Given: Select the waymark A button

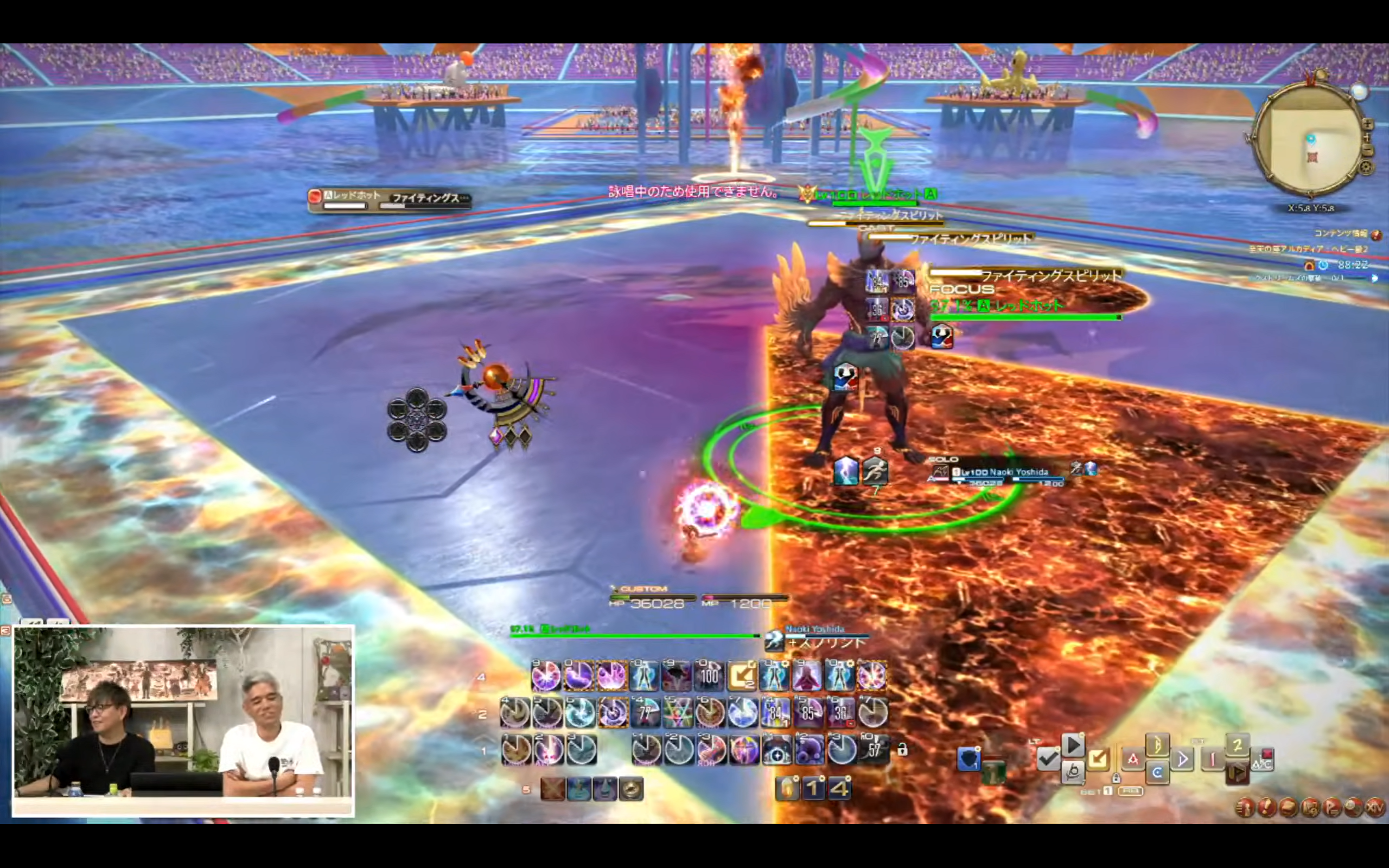Looking at the screenshot, I should [1133, 759].
